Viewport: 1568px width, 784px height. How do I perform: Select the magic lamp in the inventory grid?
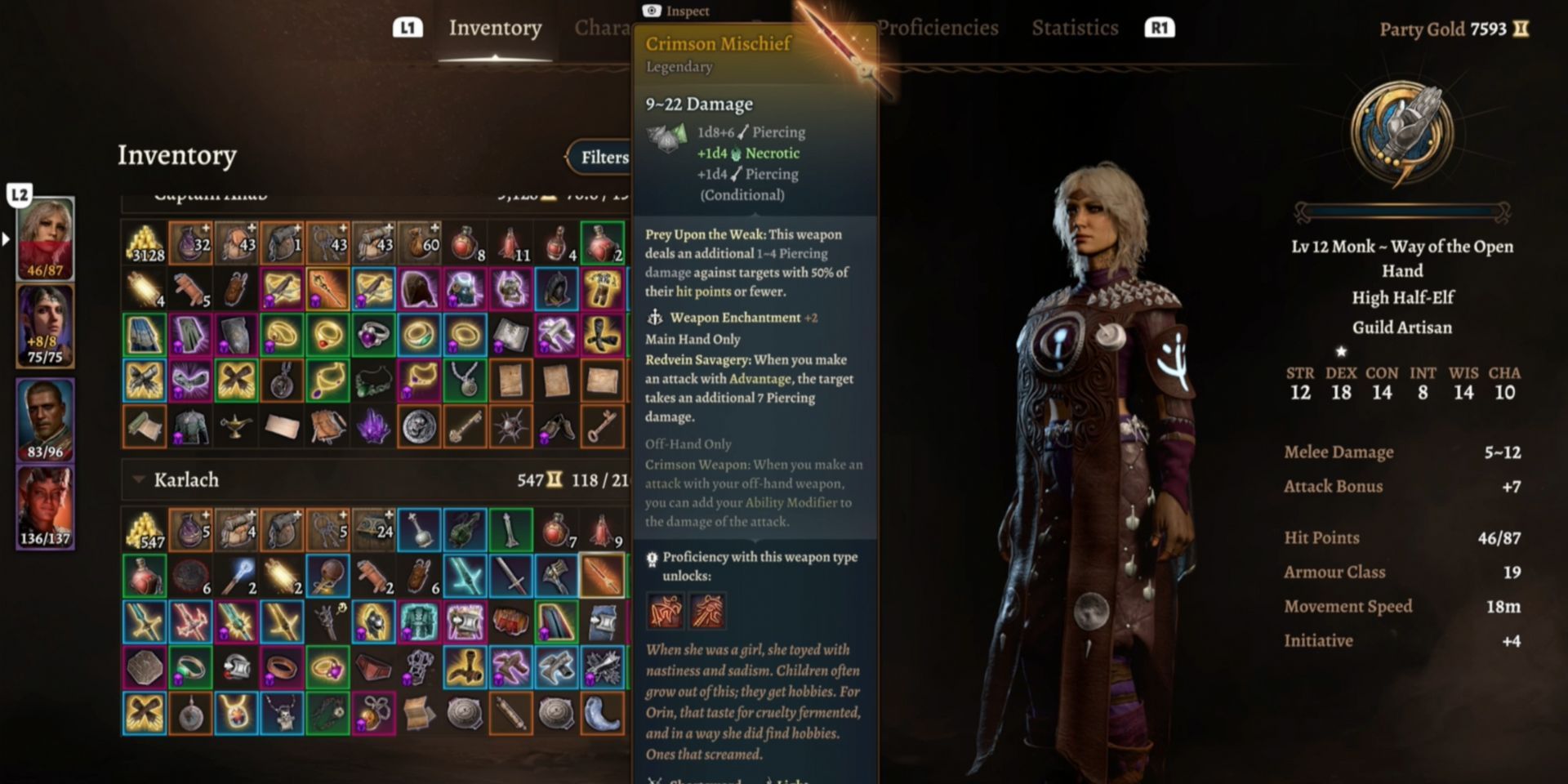(x=234, y=425)
